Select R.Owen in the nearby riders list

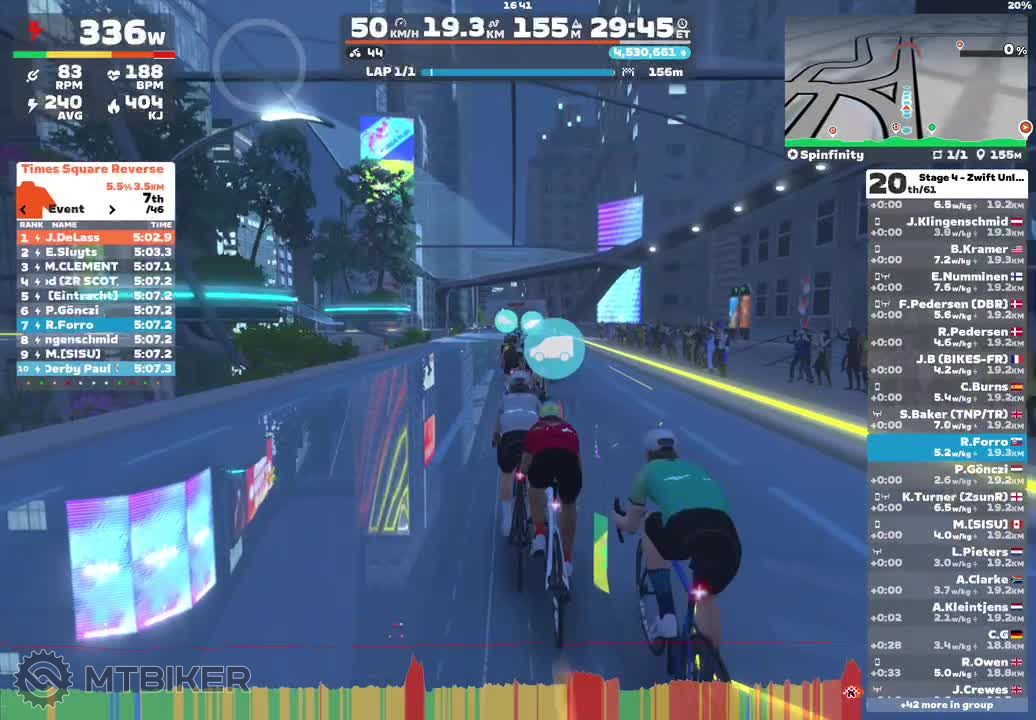(946, 667)
